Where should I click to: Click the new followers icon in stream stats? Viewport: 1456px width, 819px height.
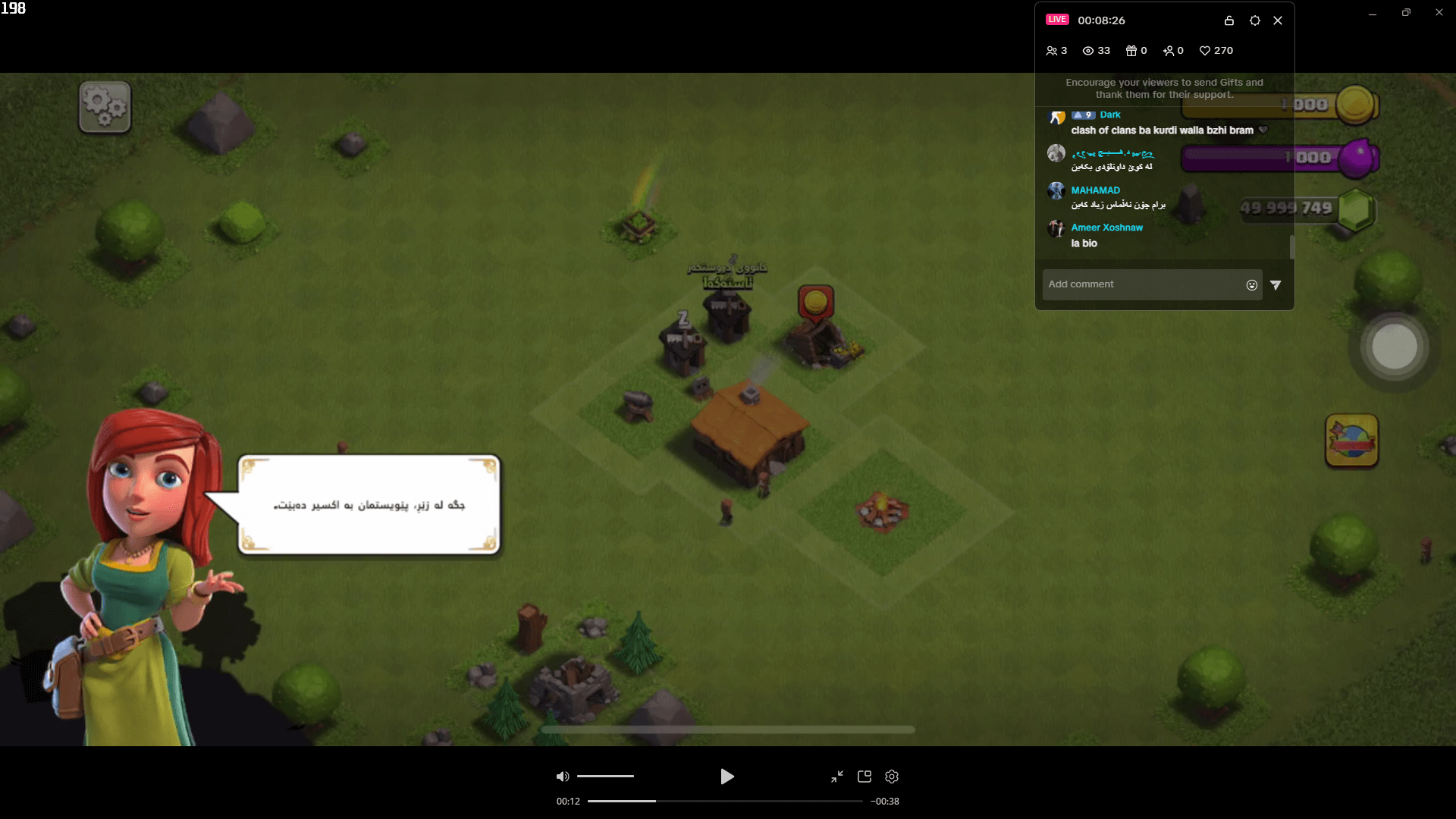(x=1169, y=50)
